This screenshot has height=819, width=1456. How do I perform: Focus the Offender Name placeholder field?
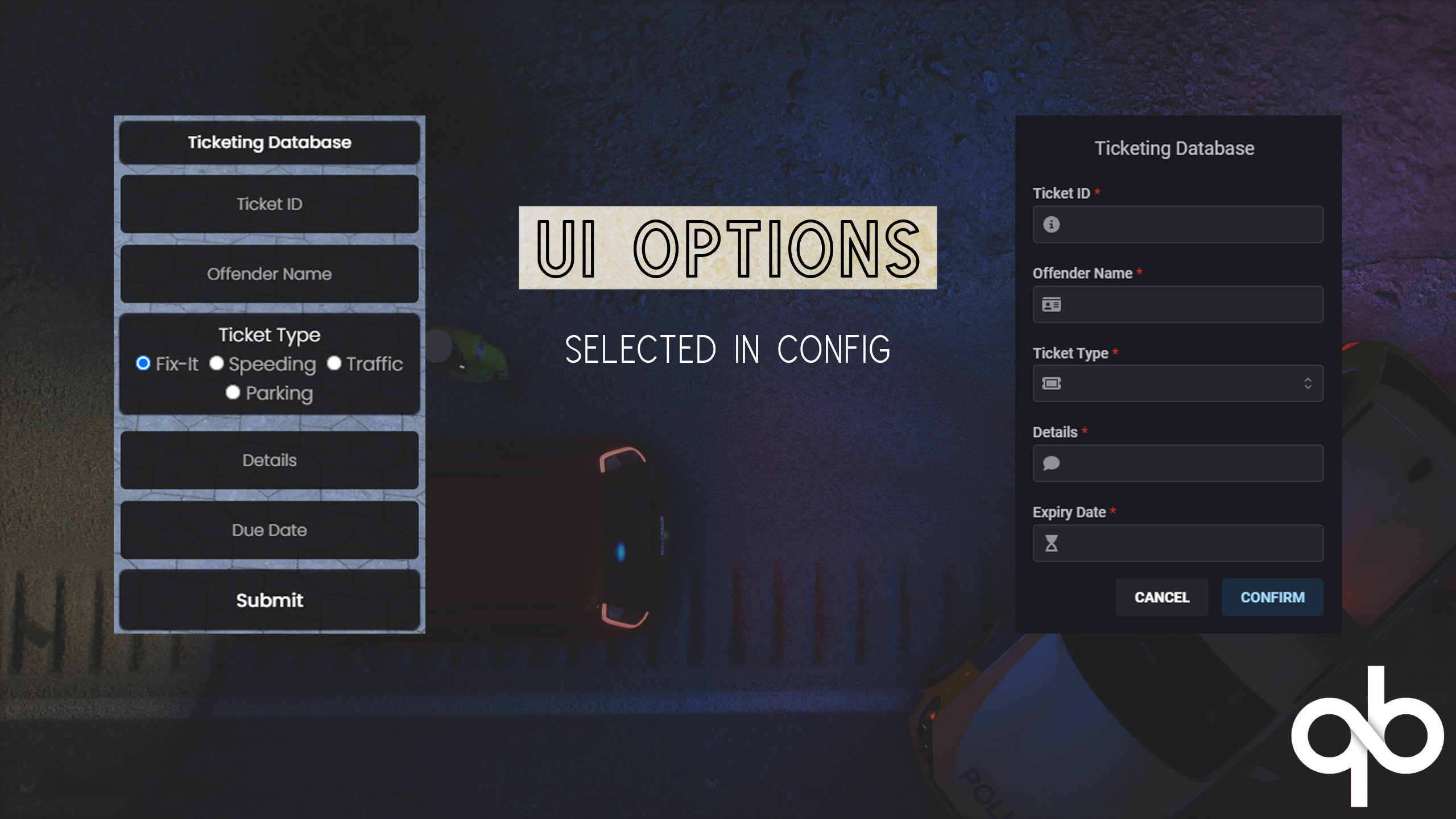[269, 274]
